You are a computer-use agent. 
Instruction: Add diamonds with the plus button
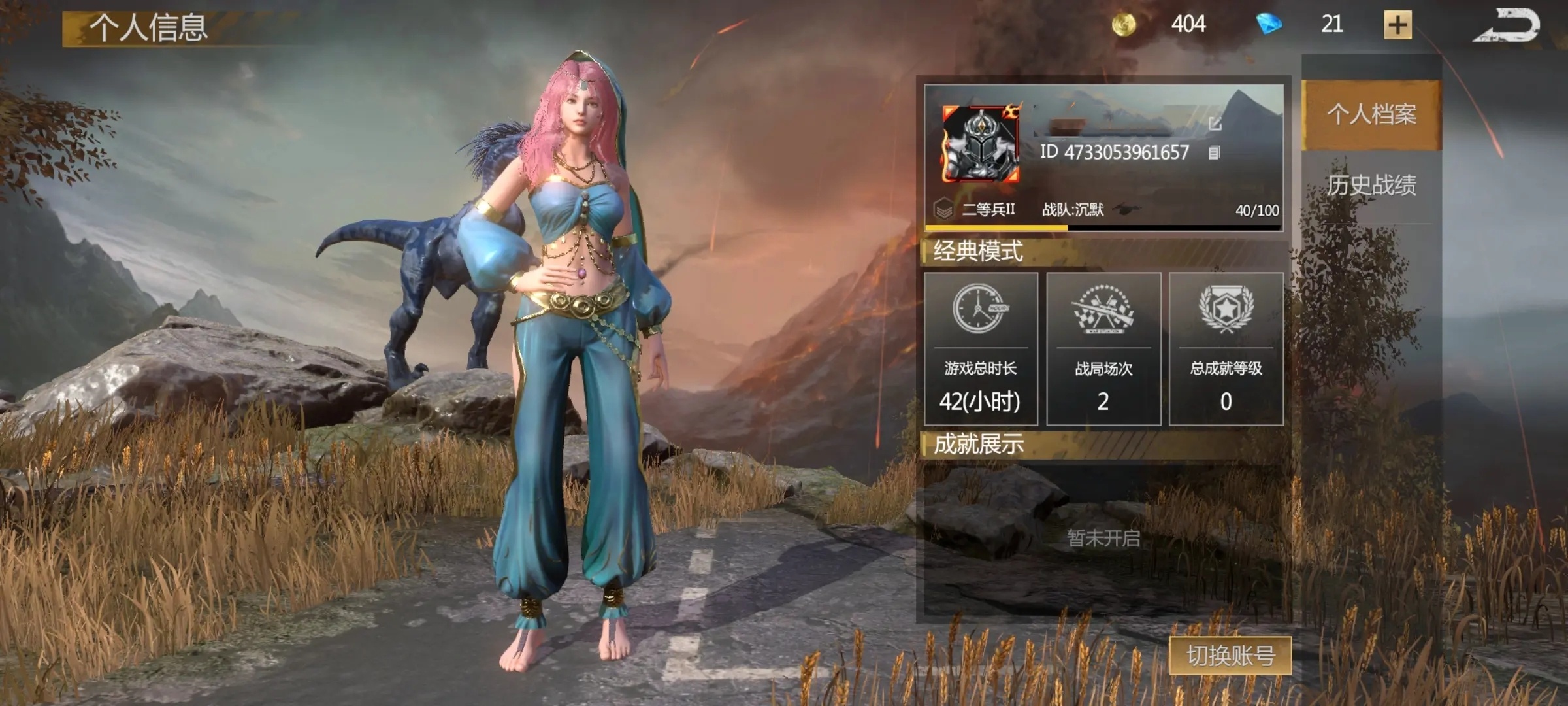click(1397, 25)
